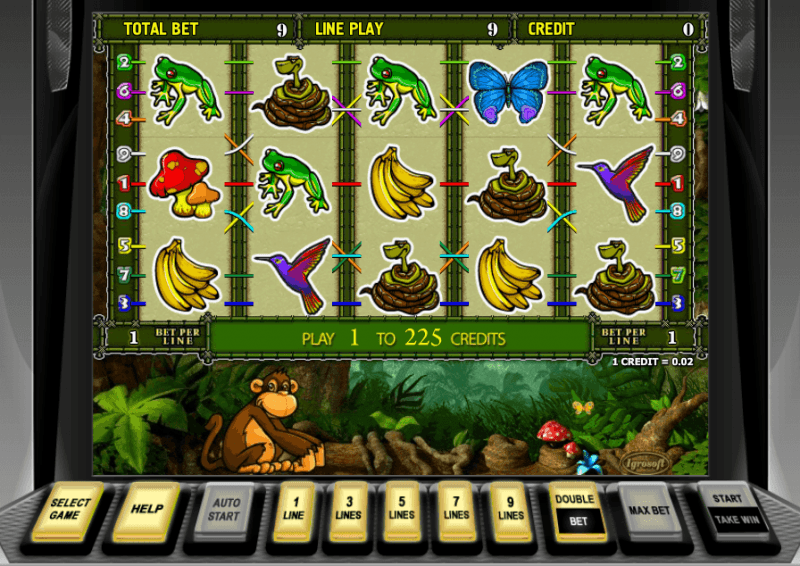Show the Help paytable

click(146, 509)
